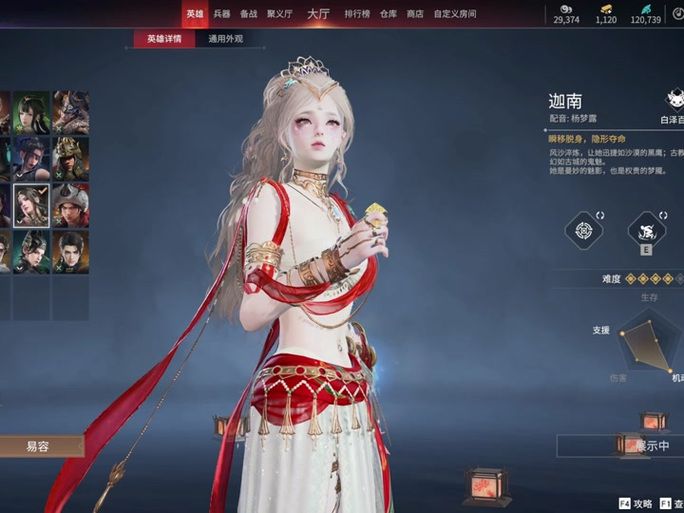This screenshot has height=513, width=684.
Task: Switch to 通用外观 general appearance sub-tab
Action: pos(225,39)
